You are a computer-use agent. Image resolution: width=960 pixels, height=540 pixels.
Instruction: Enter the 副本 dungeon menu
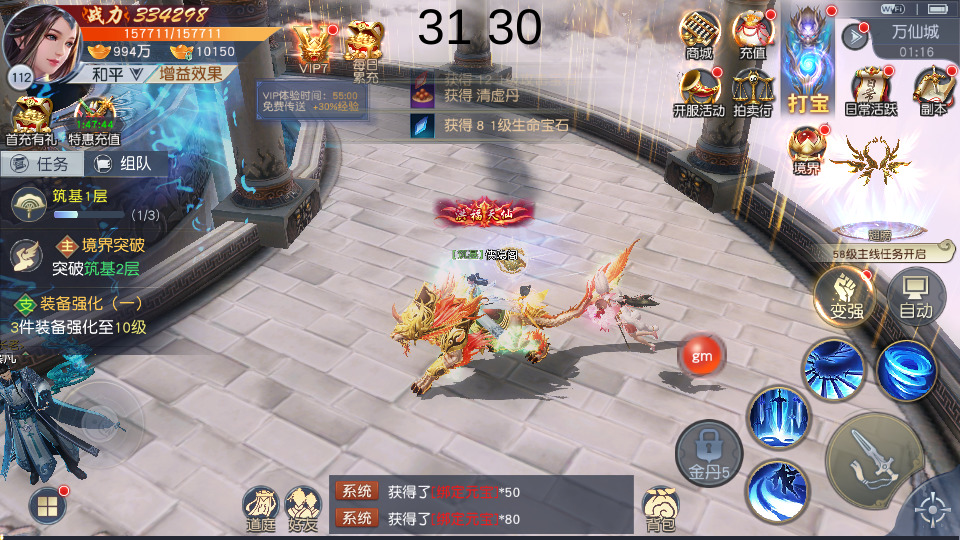point(932,91)
